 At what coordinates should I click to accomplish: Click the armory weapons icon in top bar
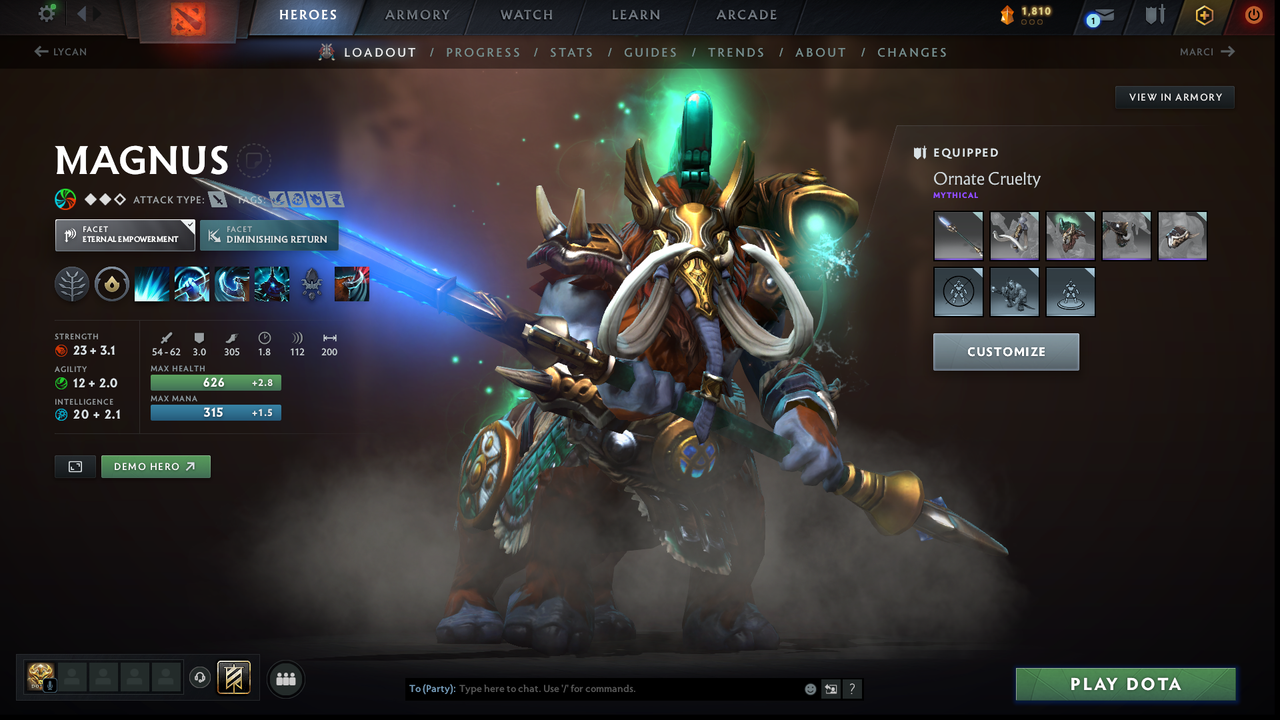(x=1155, y=16)
